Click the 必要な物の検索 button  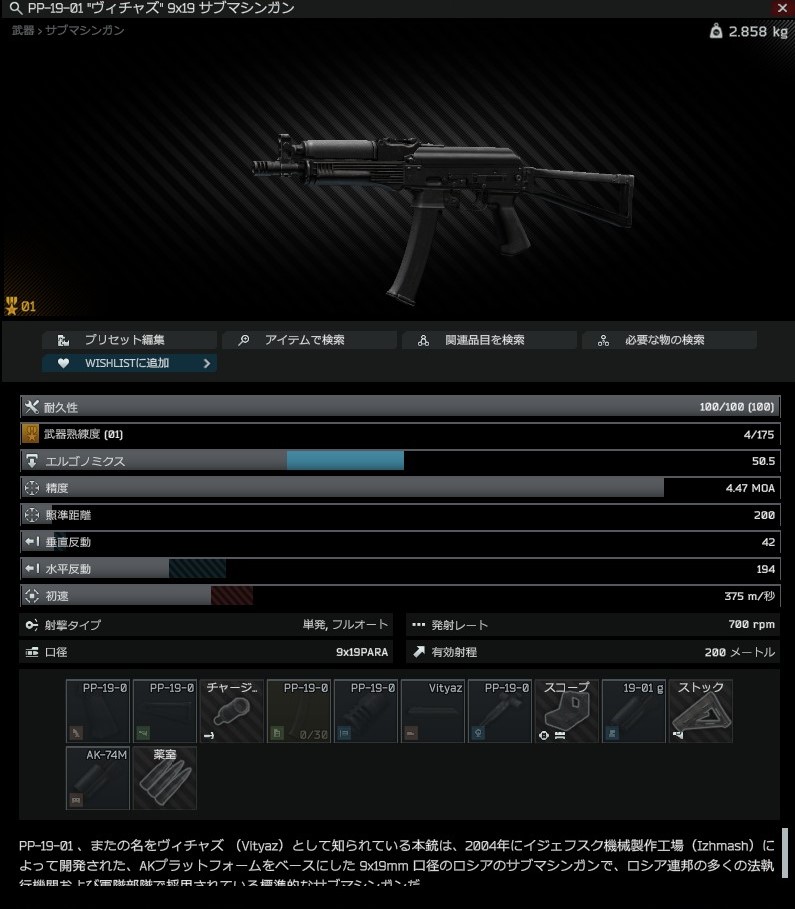669,340
